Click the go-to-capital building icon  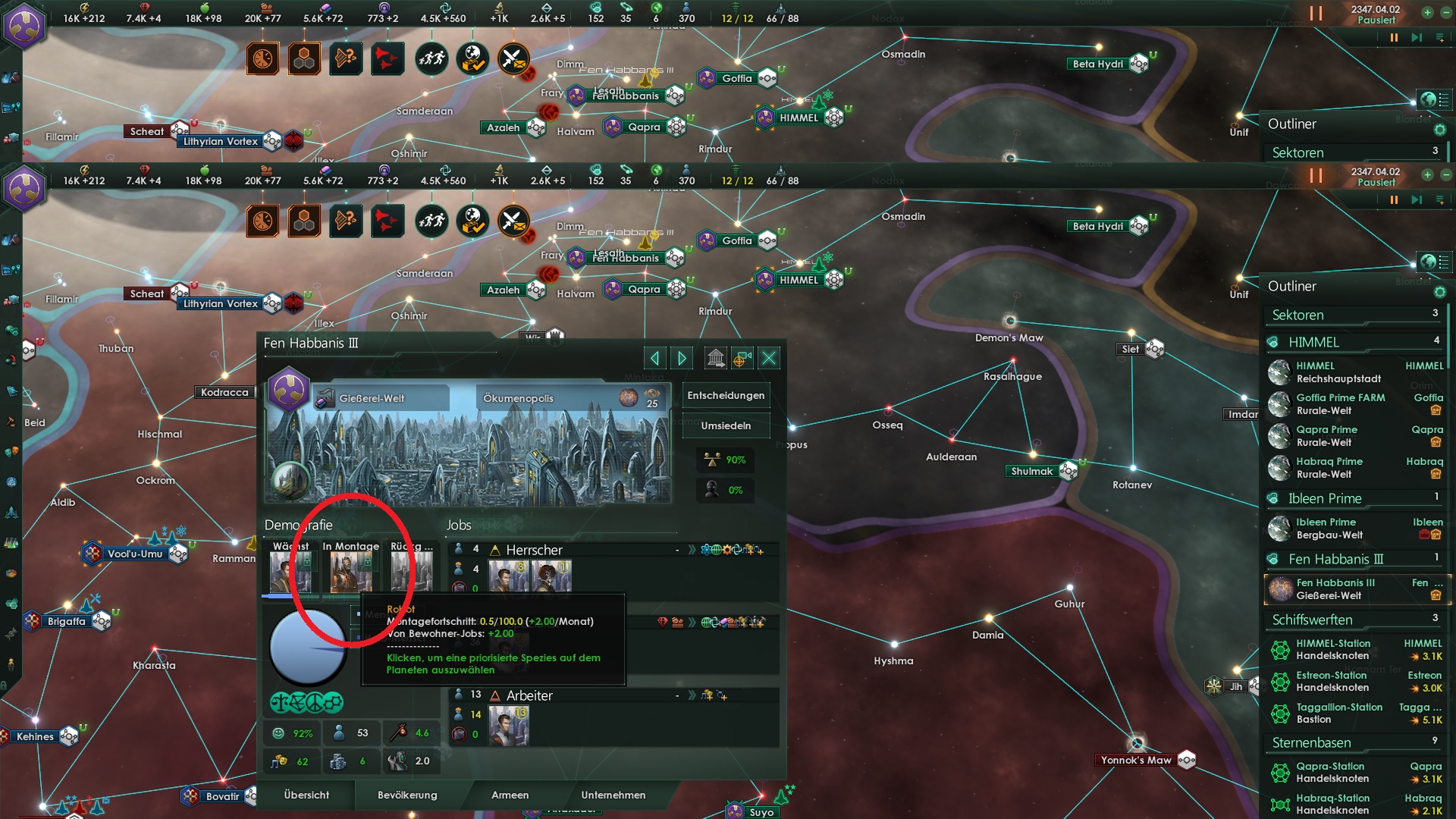(716, 357)
